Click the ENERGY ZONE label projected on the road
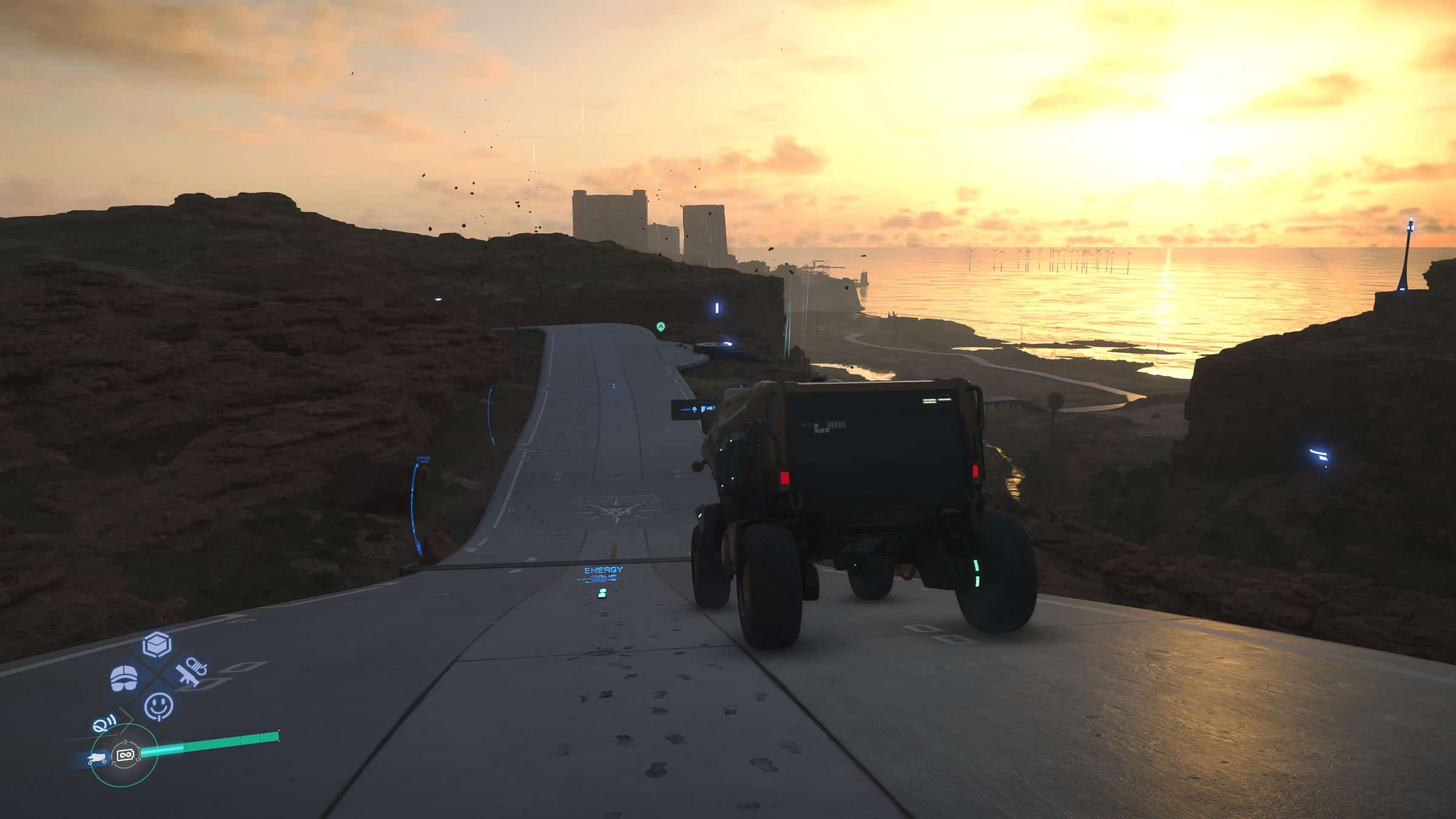1456x819 pixels. click(x=603, y=573)
